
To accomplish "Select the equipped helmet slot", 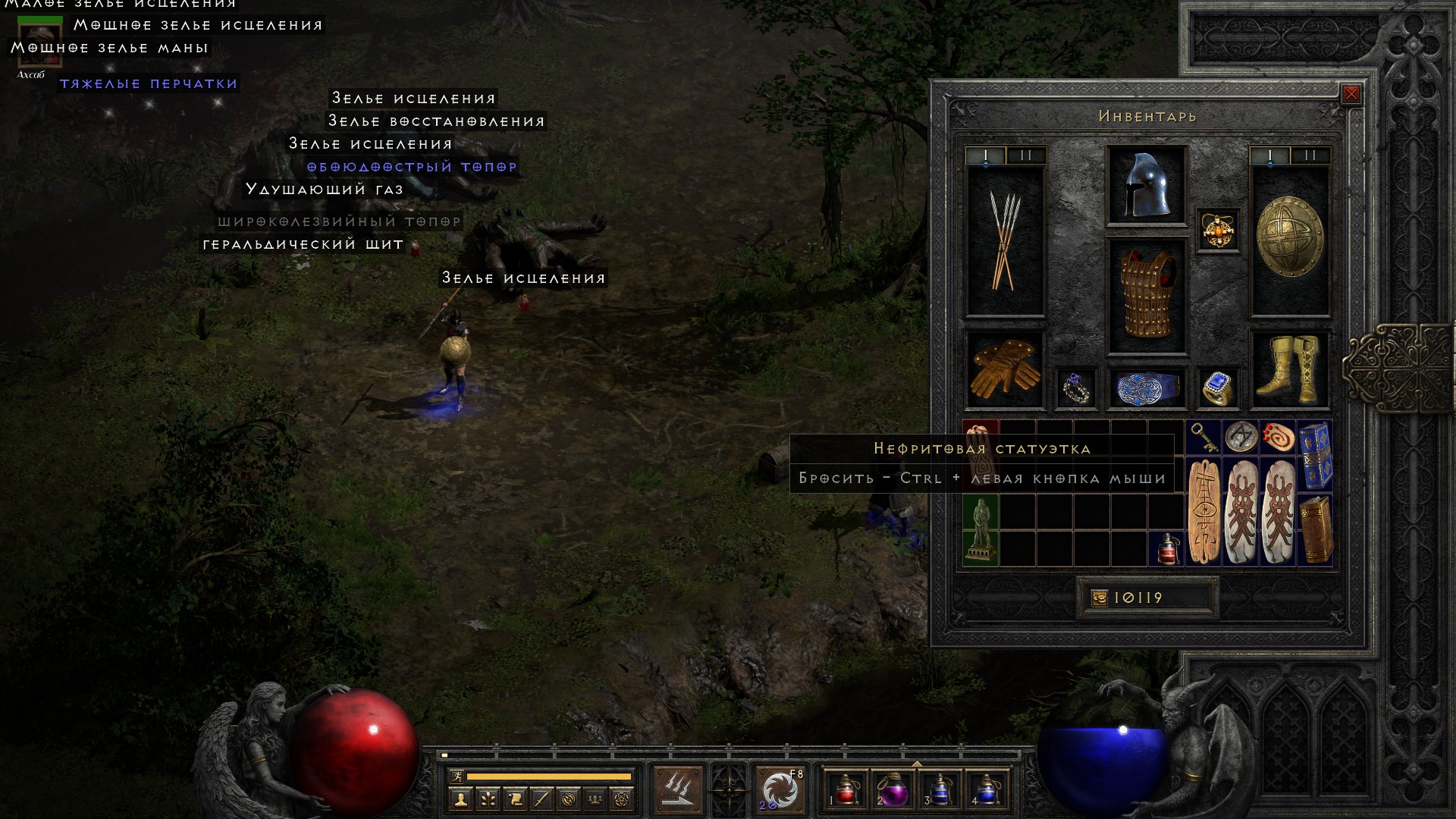I will (x=1146, y=186).
